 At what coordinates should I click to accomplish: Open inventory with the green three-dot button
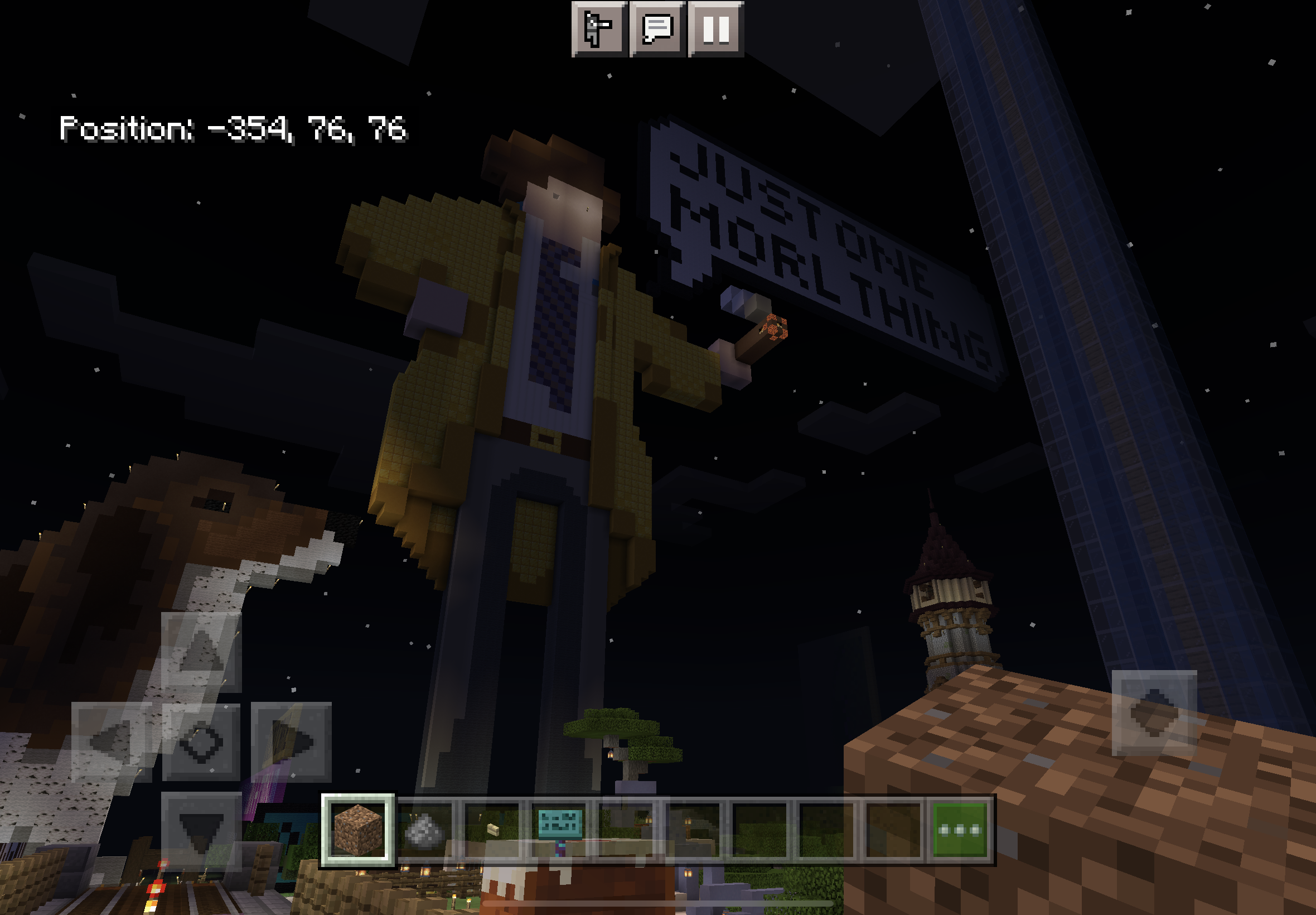click(x=960, y=830)
